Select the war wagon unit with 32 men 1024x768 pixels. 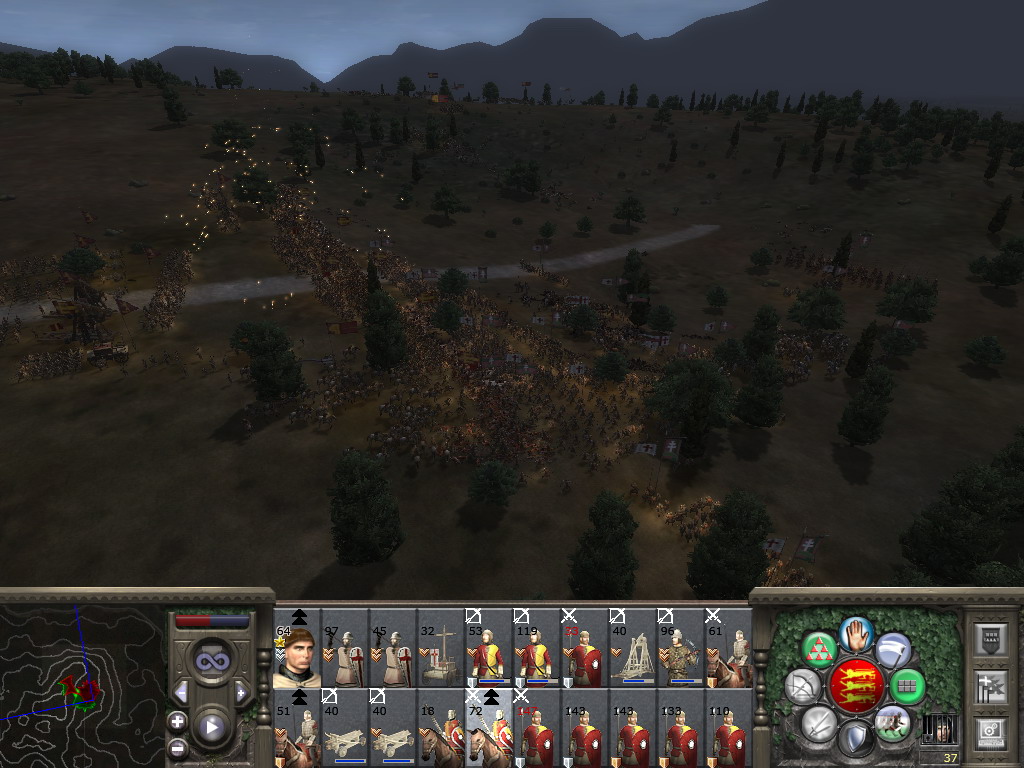coord(441,648)
